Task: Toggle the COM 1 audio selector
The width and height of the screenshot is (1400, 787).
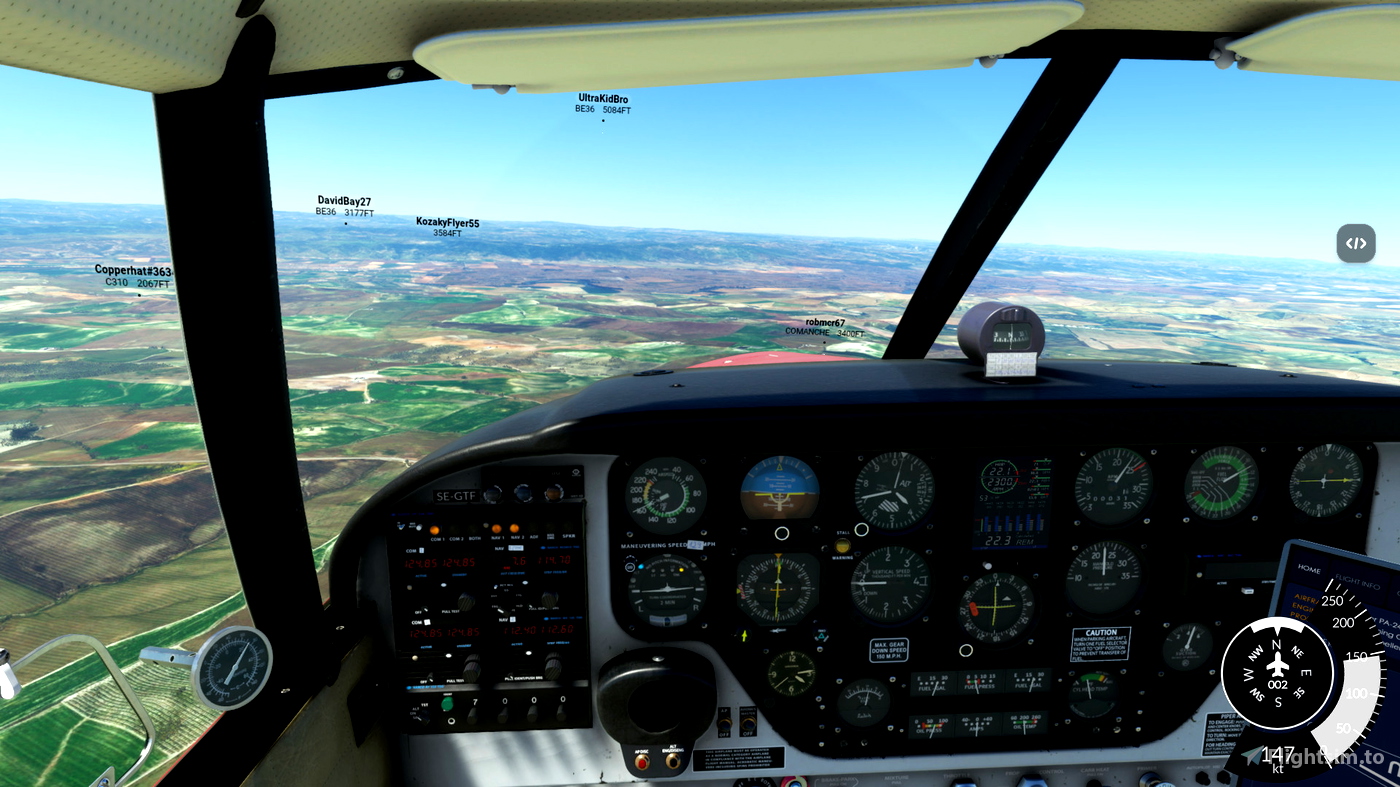Action: [x=436, y=528]
